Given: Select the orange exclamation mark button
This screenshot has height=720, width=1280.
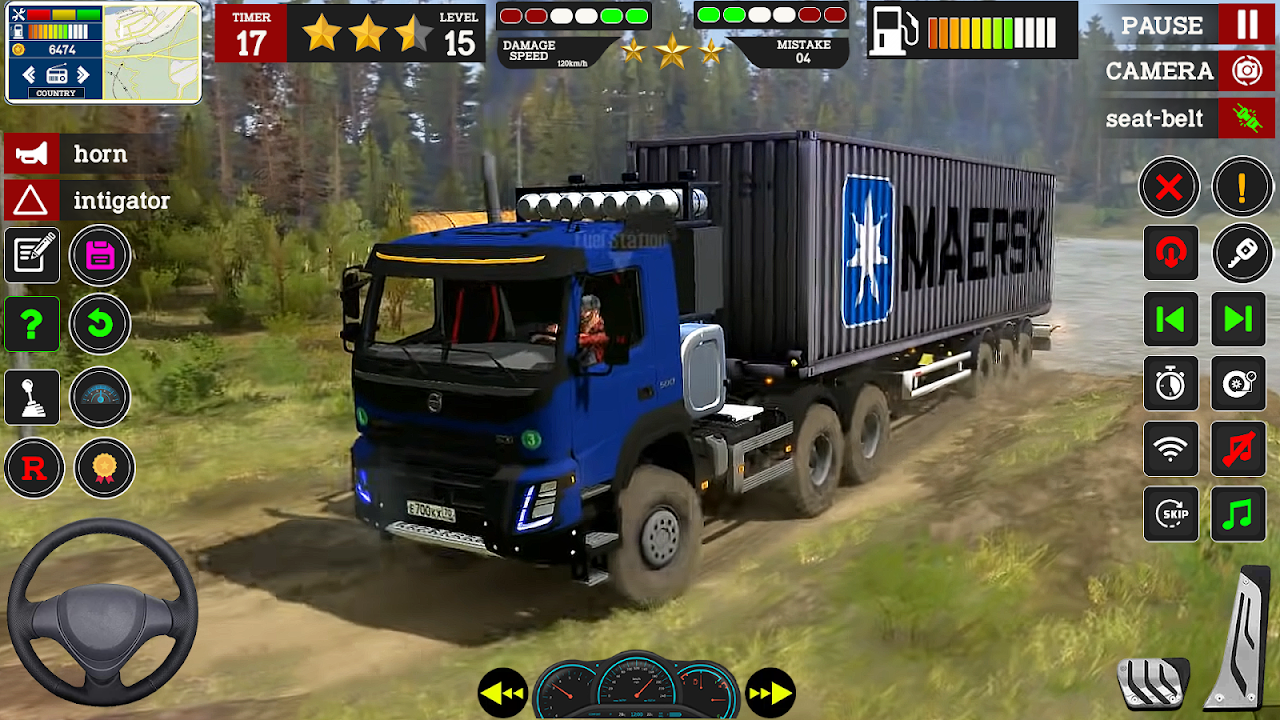Looking at the screenshot, I should click(x=1242, y=187).
